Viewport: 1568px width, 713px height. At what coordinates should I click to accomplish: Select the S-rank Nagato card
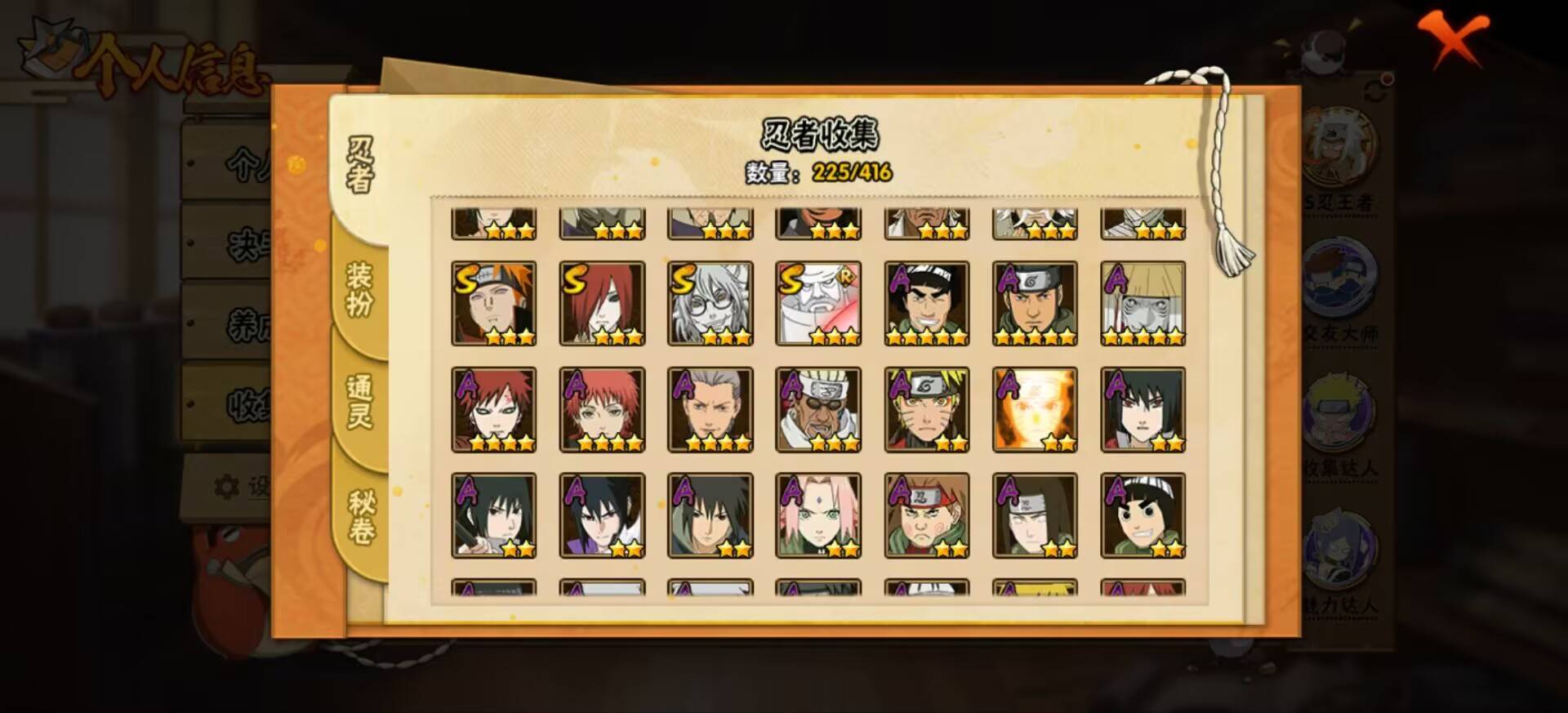(x=602, y=302)
